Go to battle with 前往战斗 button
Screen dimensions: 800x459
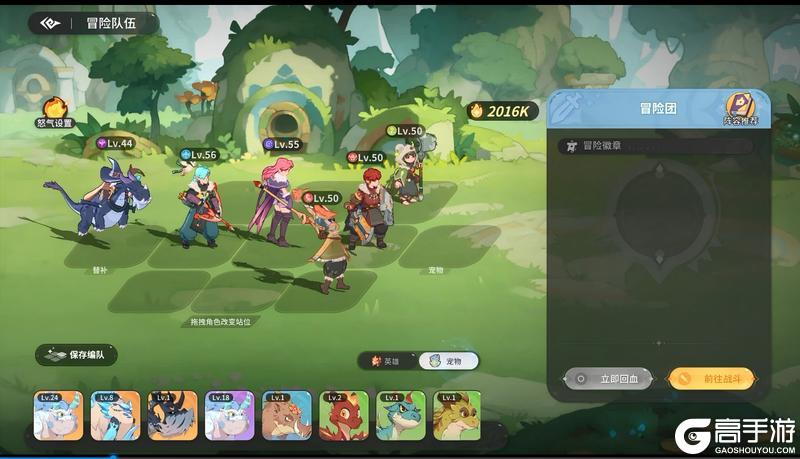pos(711,379)
